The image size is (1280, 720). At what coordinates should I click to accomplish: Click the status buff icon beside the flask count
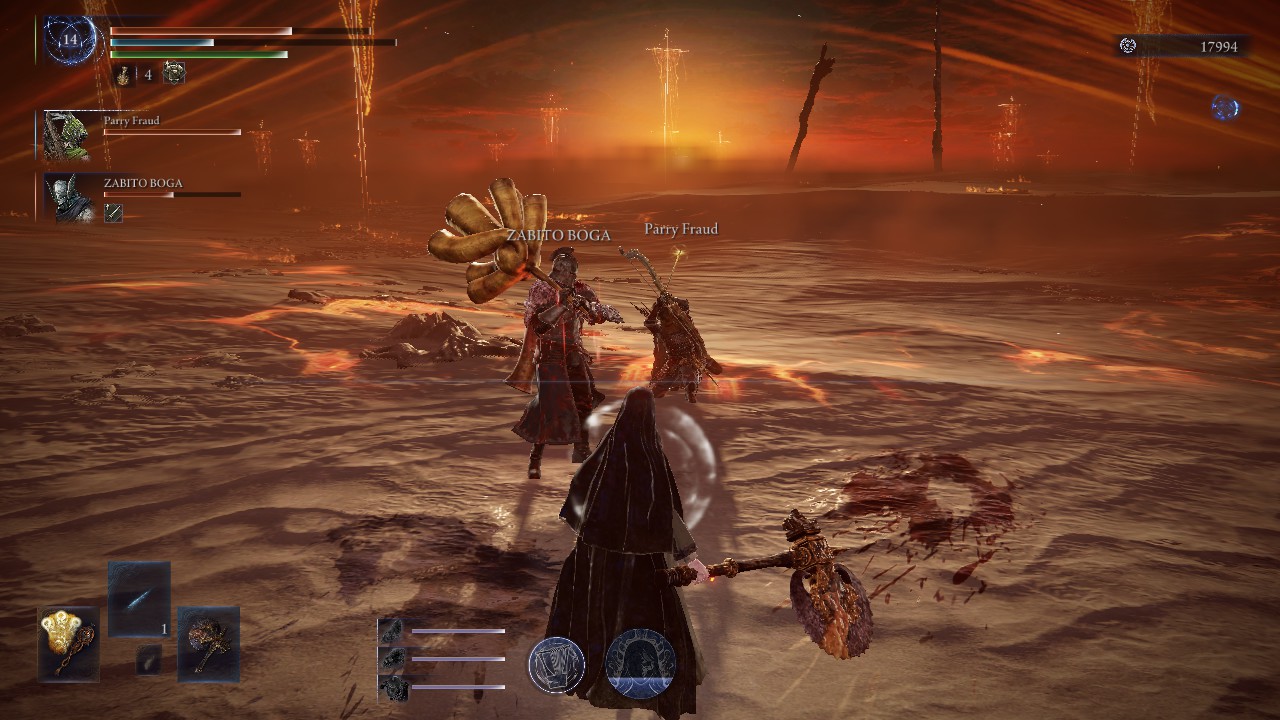[174, 73]
